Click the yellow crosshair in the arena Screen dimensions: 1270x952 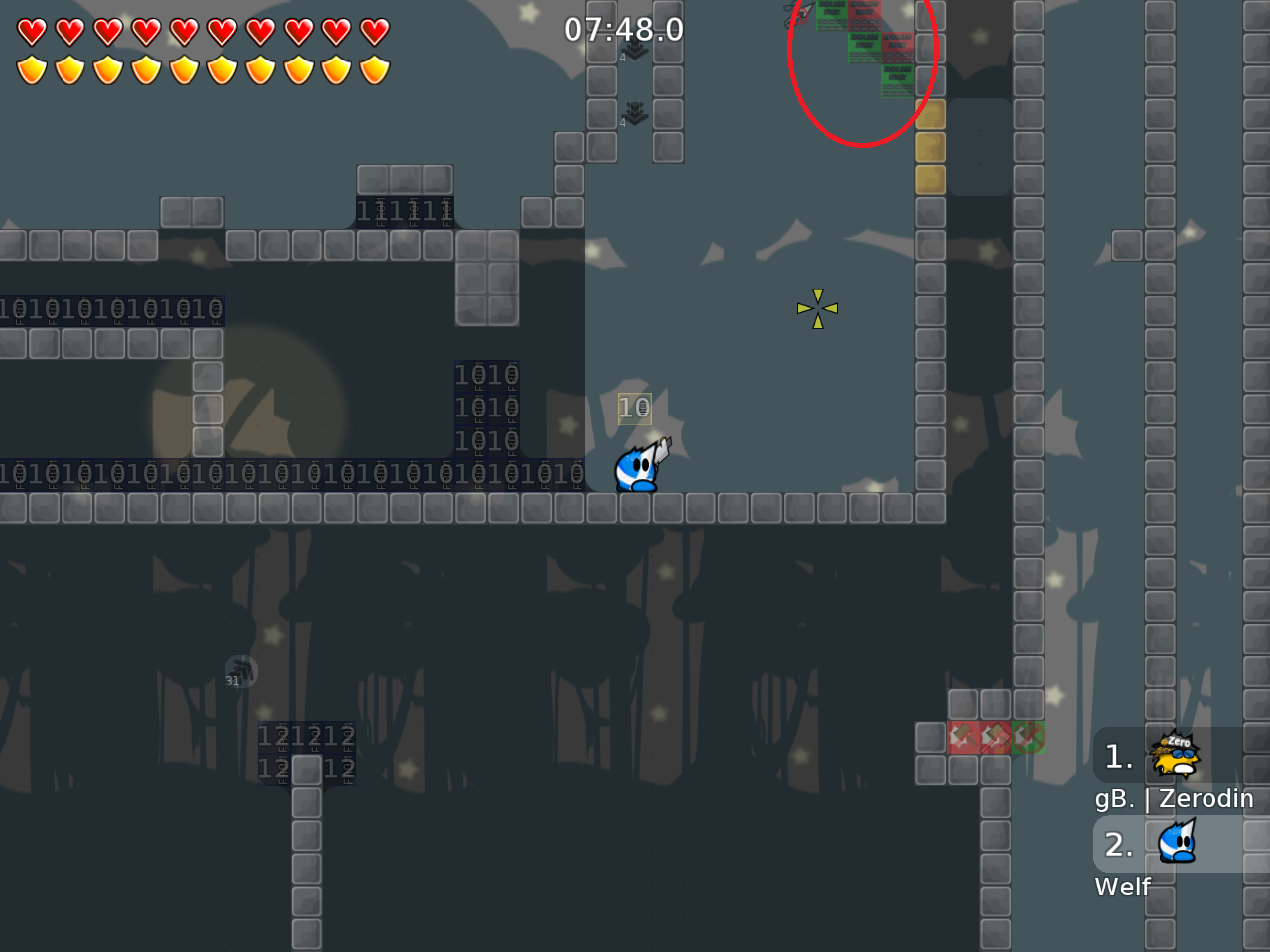(817, 308)
